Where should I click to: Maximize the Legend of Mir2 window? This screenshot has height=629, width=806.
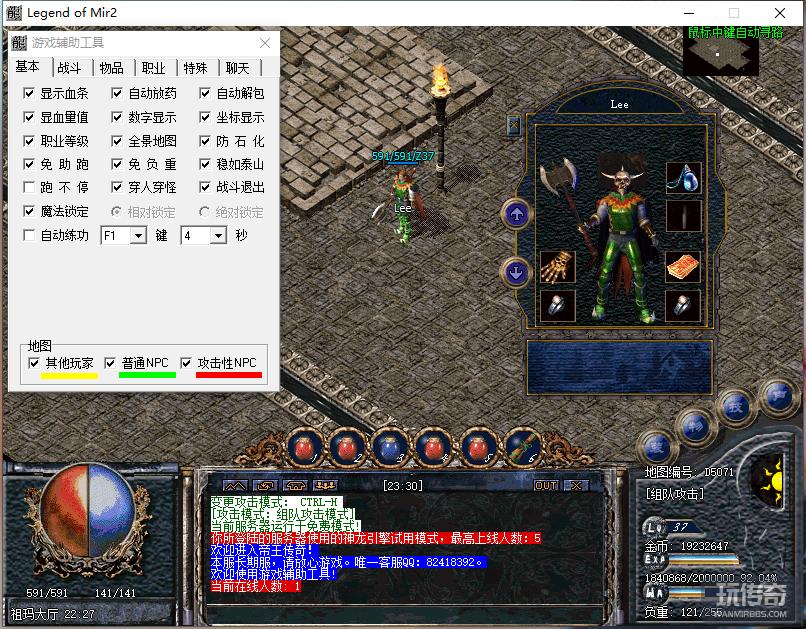734,13
